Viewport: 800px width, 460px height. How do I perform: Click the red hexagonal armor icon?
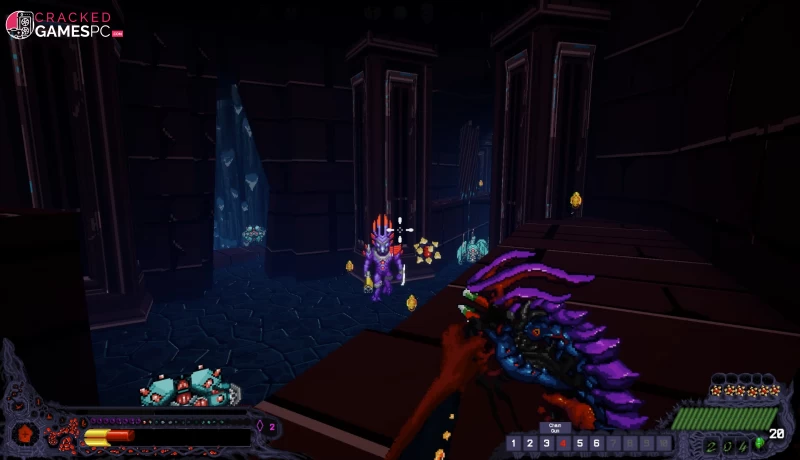(26, 434)
